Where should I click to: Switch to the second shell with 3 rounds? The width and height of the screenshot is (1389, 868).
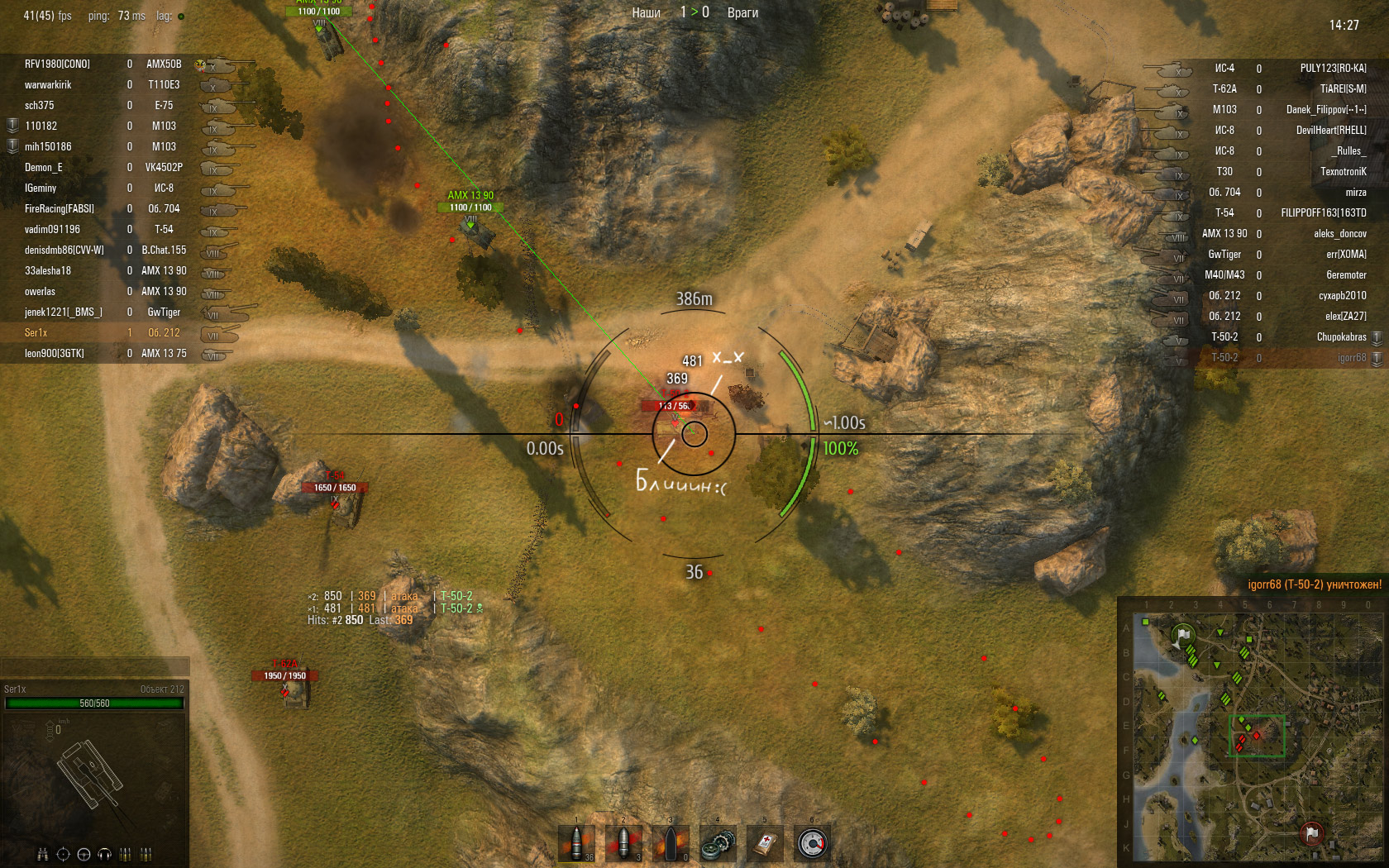624,843
